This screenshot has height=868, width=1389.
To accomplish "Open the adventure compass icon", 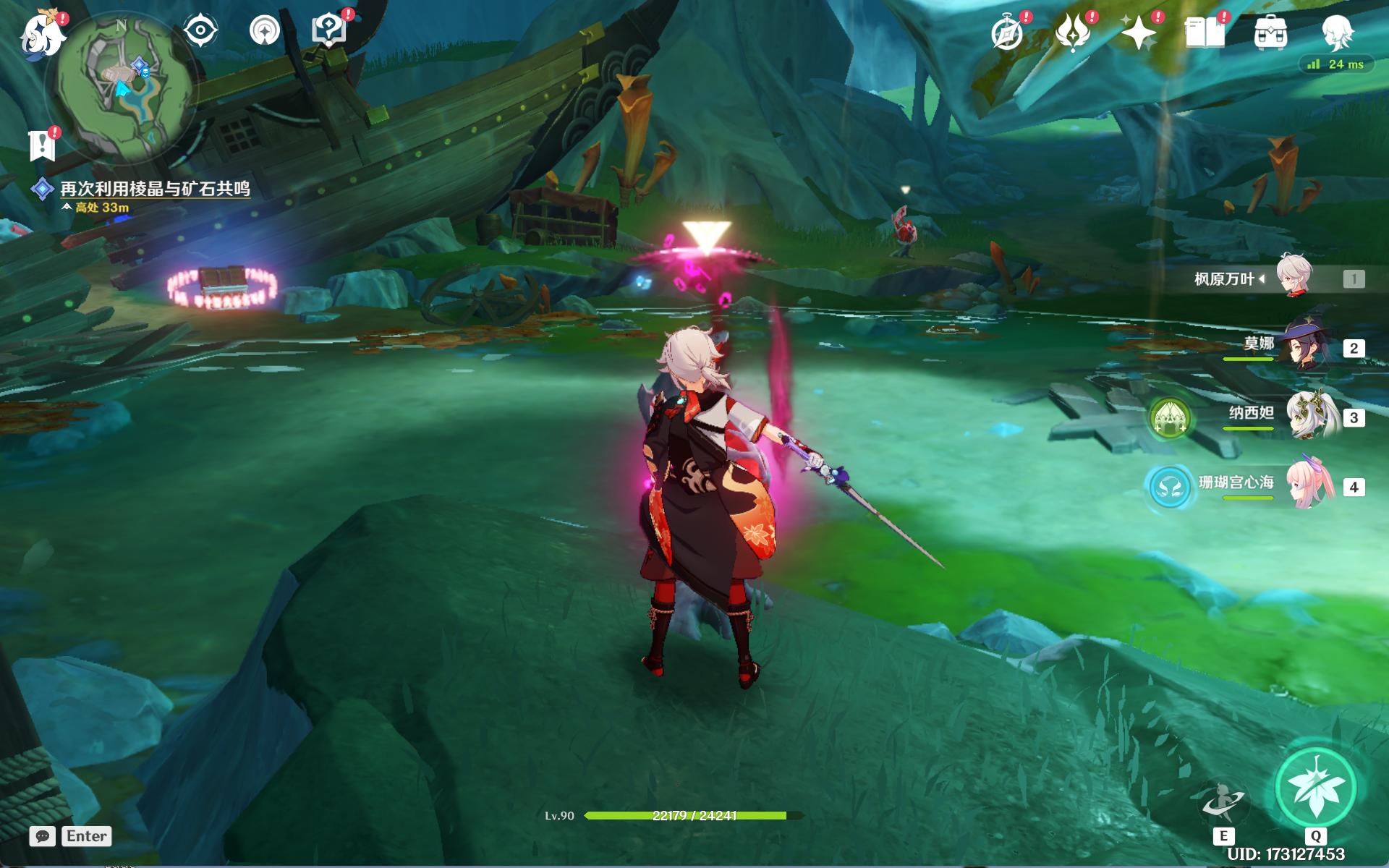I will coord(1007,33).
